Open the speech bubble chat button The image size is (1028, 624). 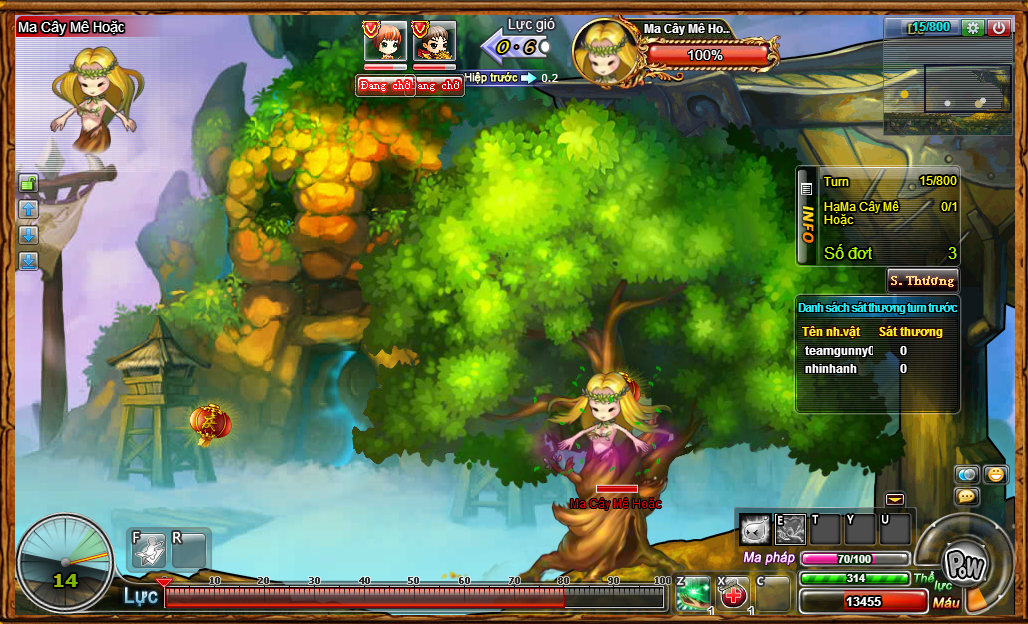point(967,496)
